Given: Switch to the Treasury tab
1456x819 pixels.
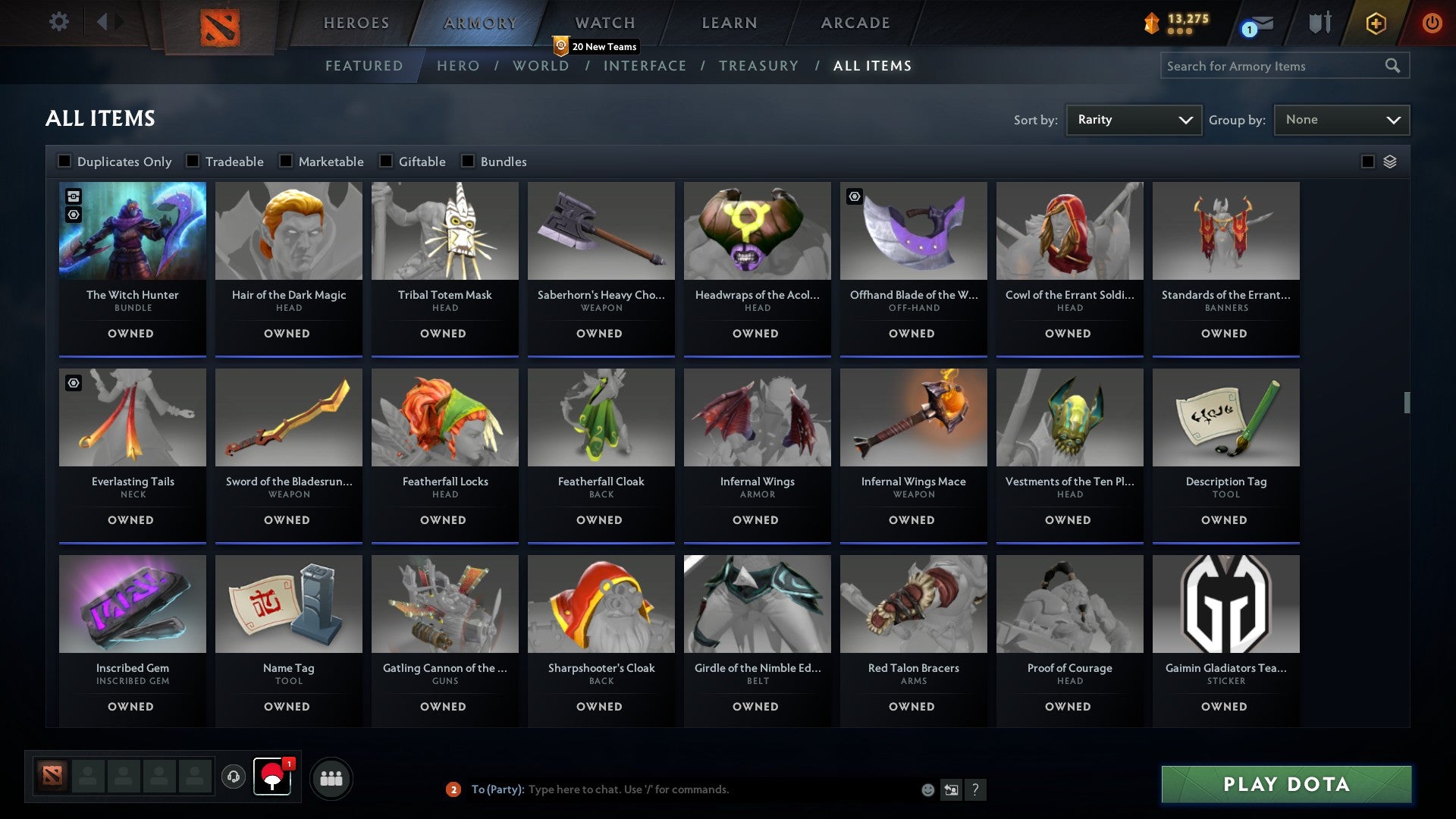Looking at the screenshot, I should (759, 66).
